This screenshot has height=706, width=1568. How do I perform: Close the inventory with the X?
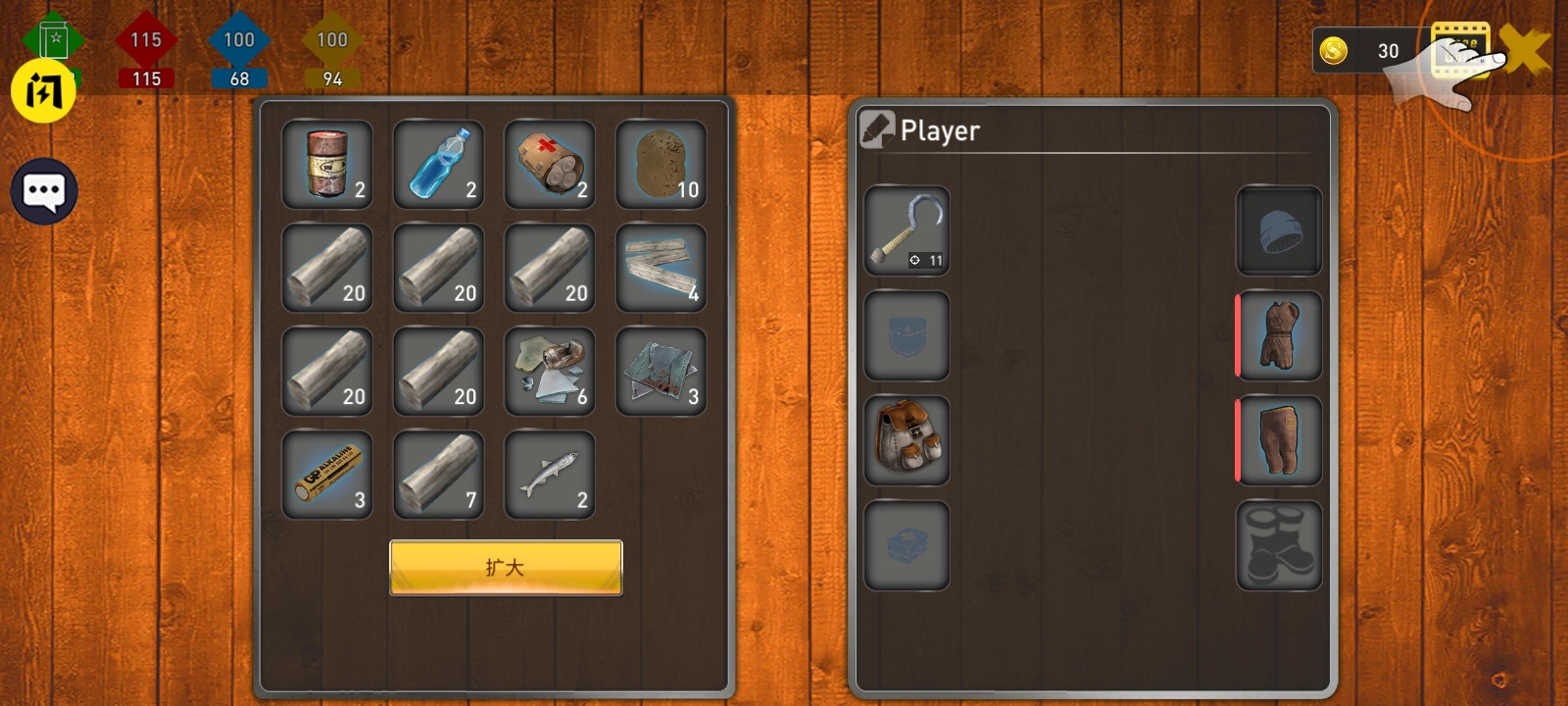(1526, 50)
